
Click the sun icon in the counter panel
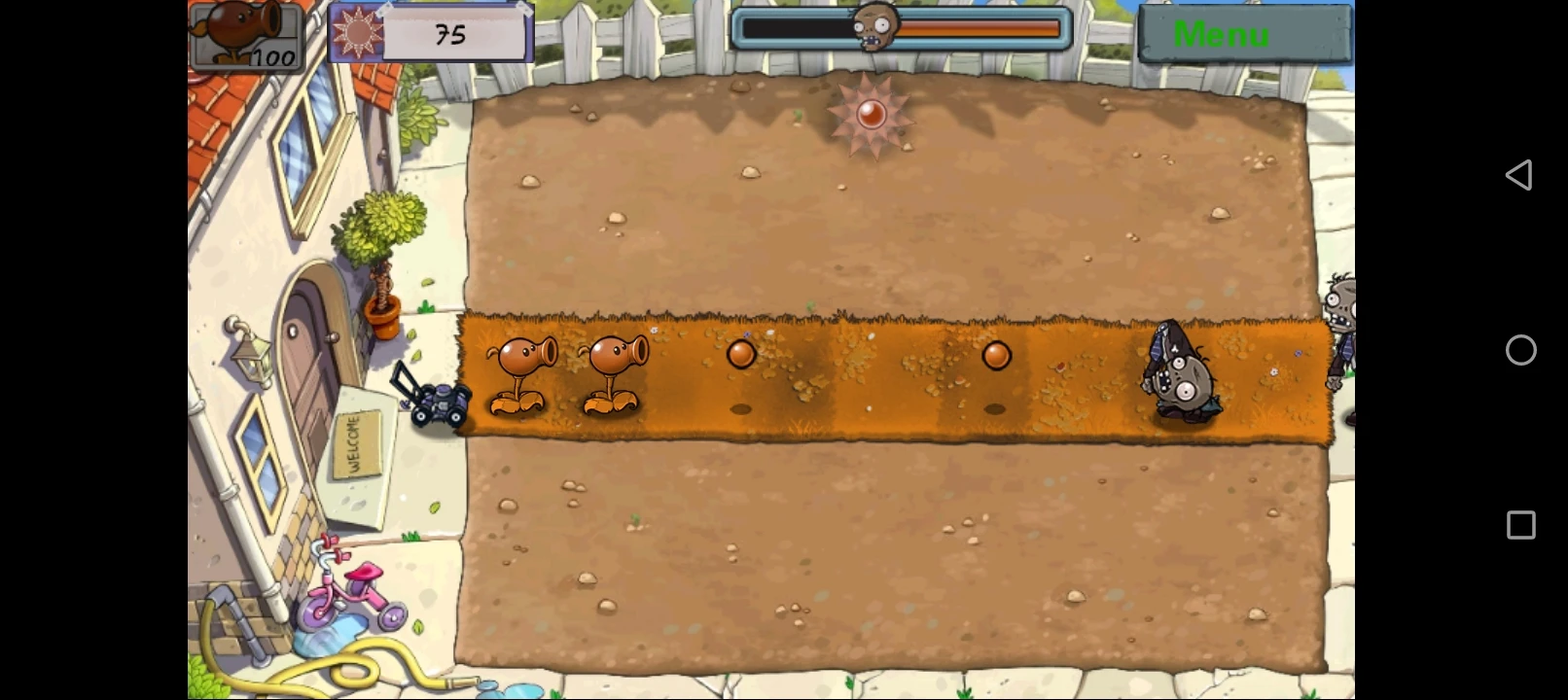click(x=359, y=32)
